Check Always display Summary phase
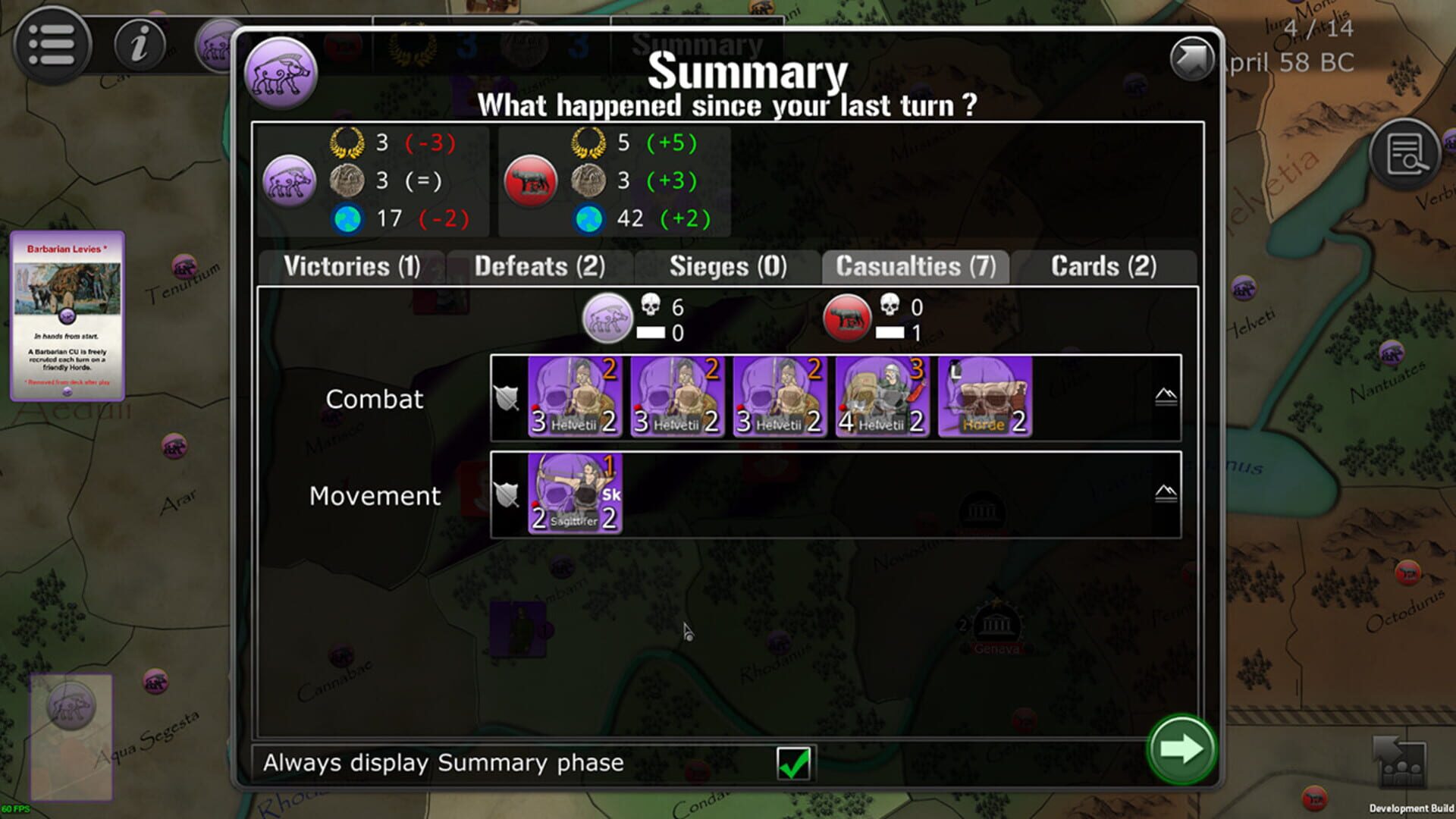This screenshot has height=819, width=1456. (x=795, y=763)
